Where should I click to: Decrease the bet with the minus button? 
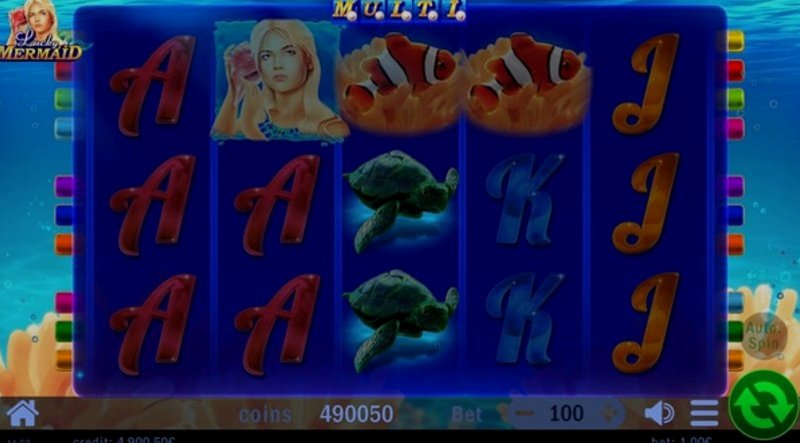(x=523, y=413)
